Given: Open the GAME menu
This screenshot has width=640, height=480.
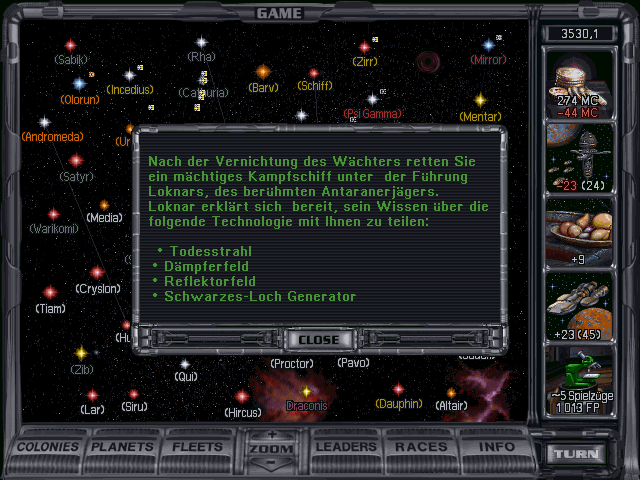Looking at the screenshot, I should (280, 13).
